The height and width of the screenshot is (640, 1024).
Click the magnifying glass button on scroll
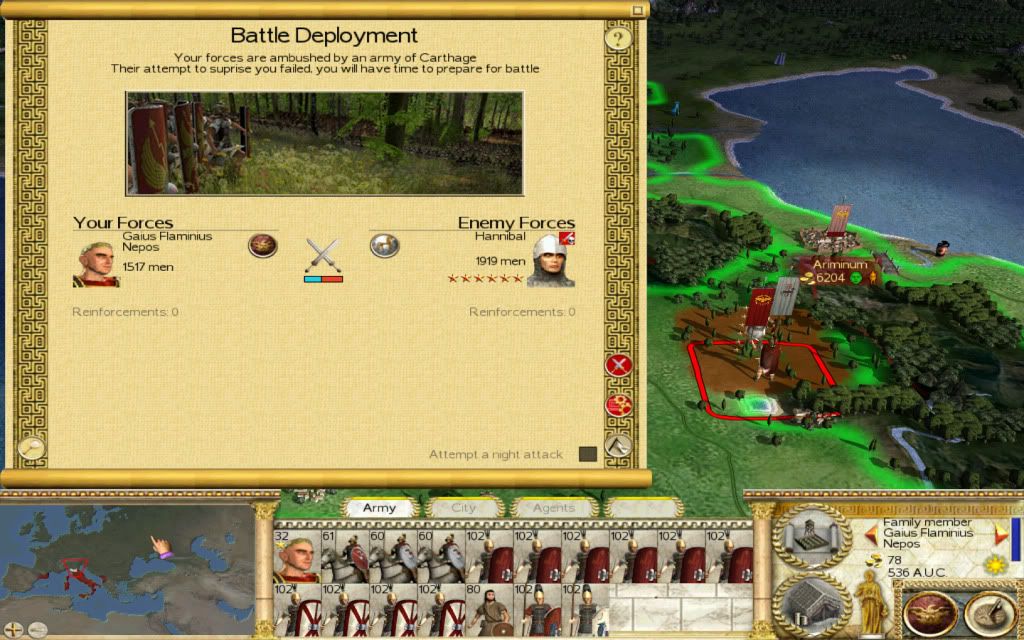pyautogui.click(x=31, y=448)
